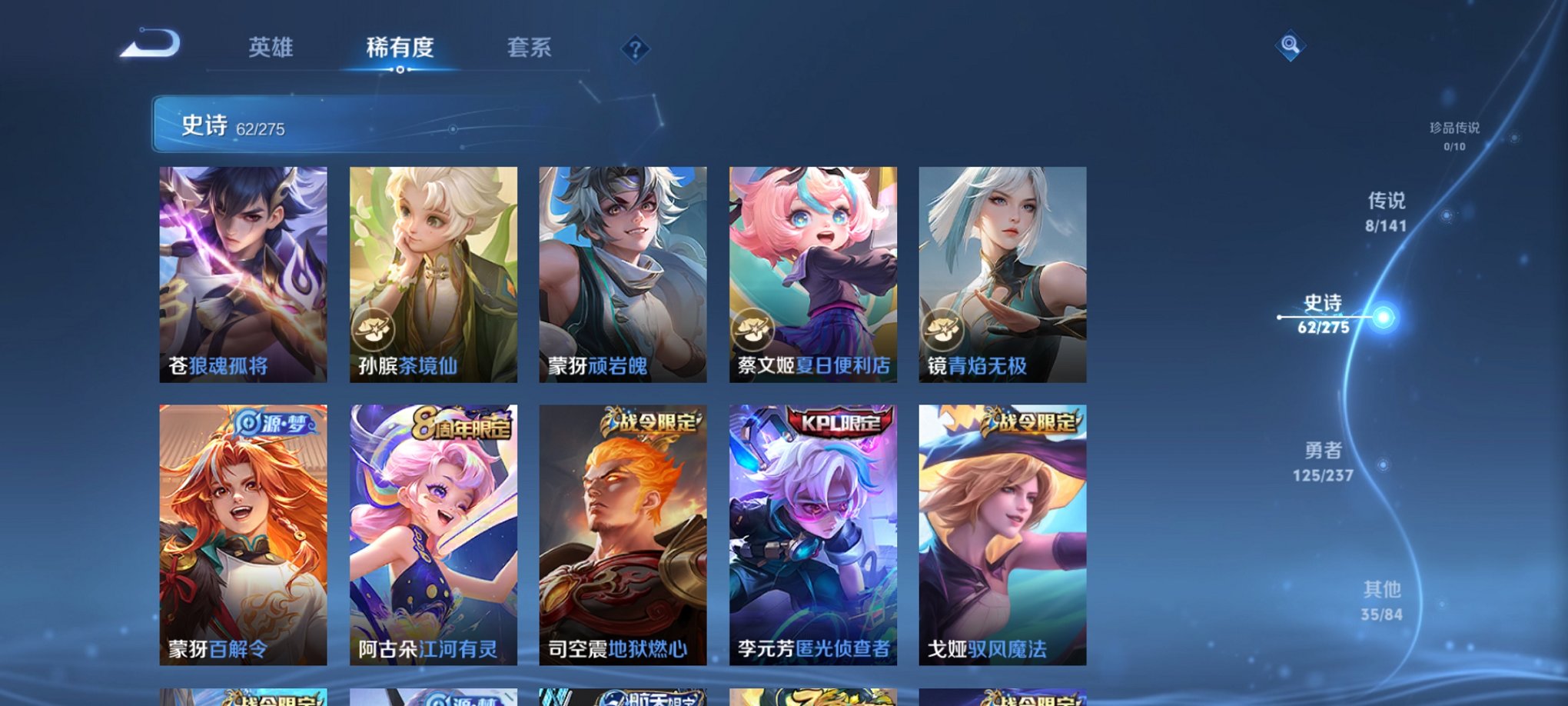
Task: Switch to the 英雄 tab
Action: (x=271, y=48)
